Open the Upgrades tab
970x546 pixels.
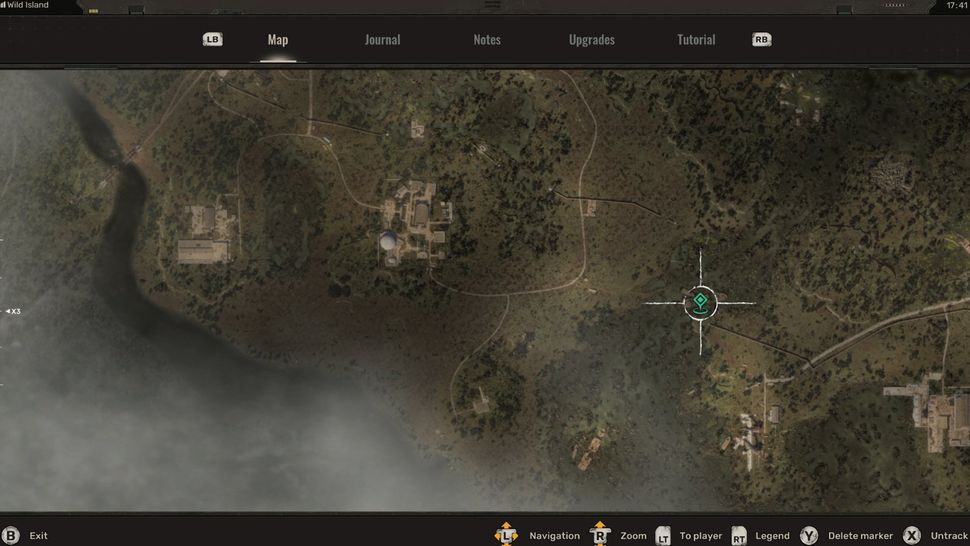pyautogui.click(x=592, y=40)
